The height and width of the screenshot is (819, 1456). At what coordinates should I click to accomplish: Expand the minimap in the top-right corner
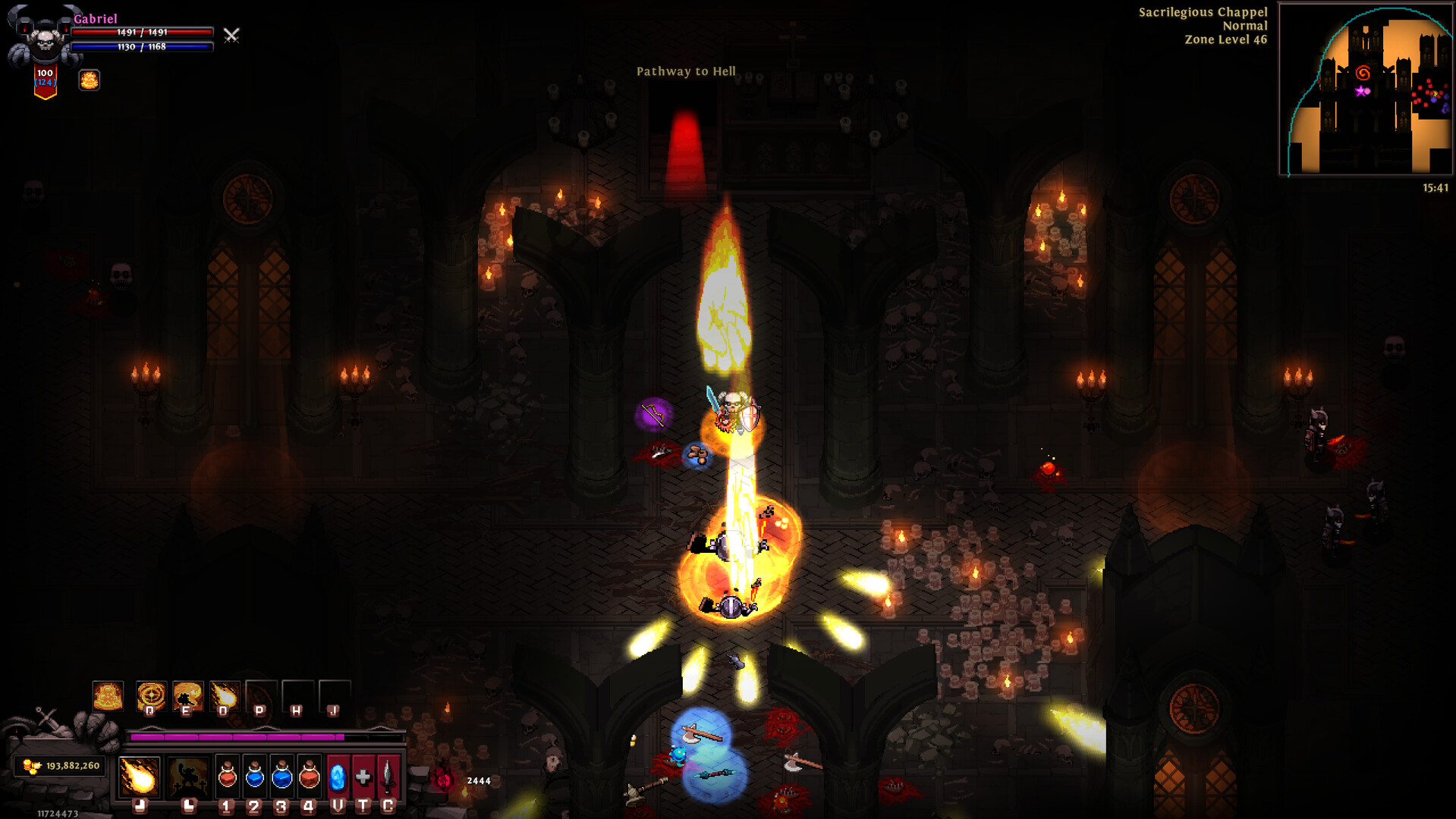click(x=1366, y=91)
